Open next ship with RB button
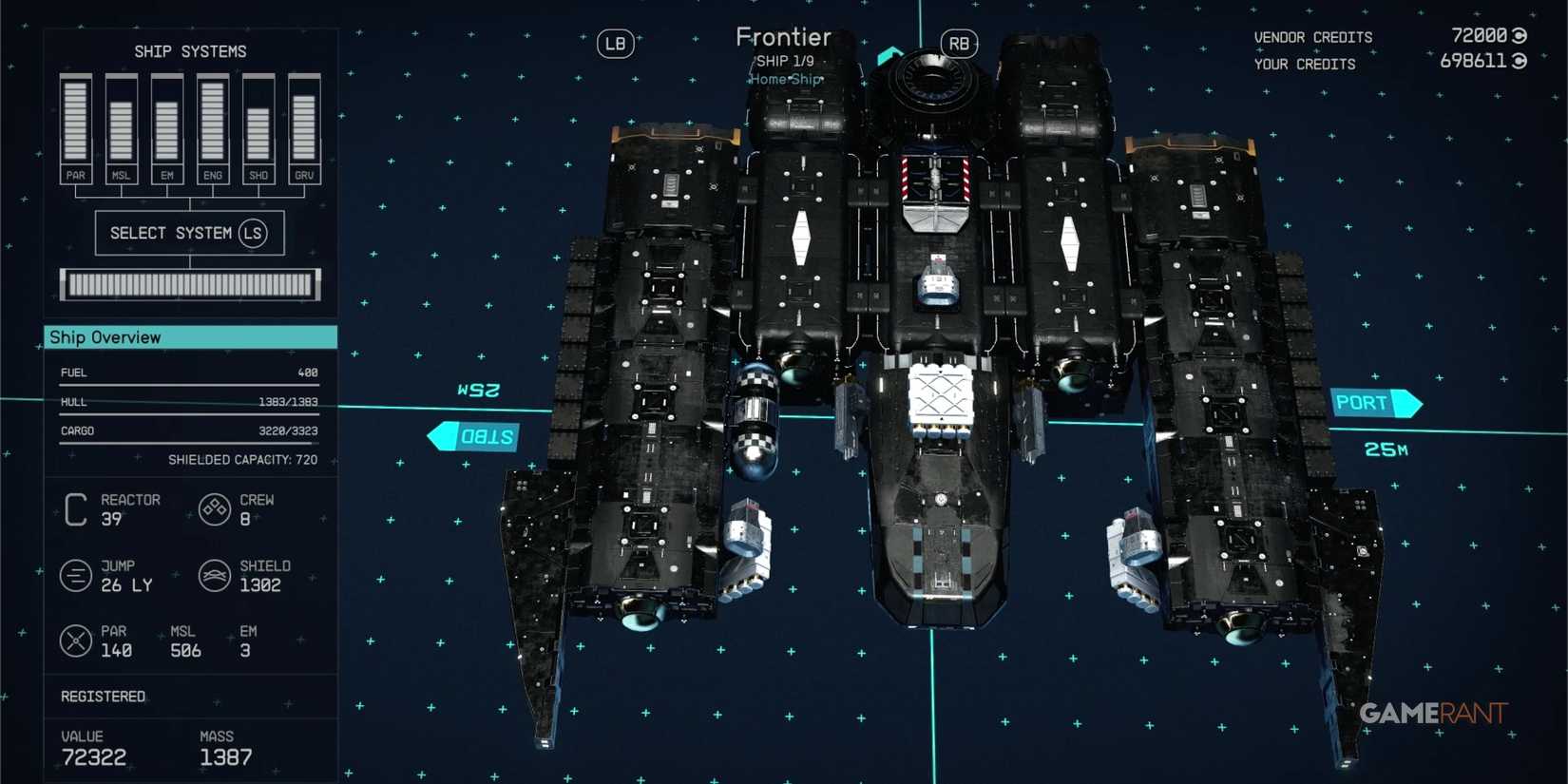Screen dimensions: 1568x784 point(958,44)
